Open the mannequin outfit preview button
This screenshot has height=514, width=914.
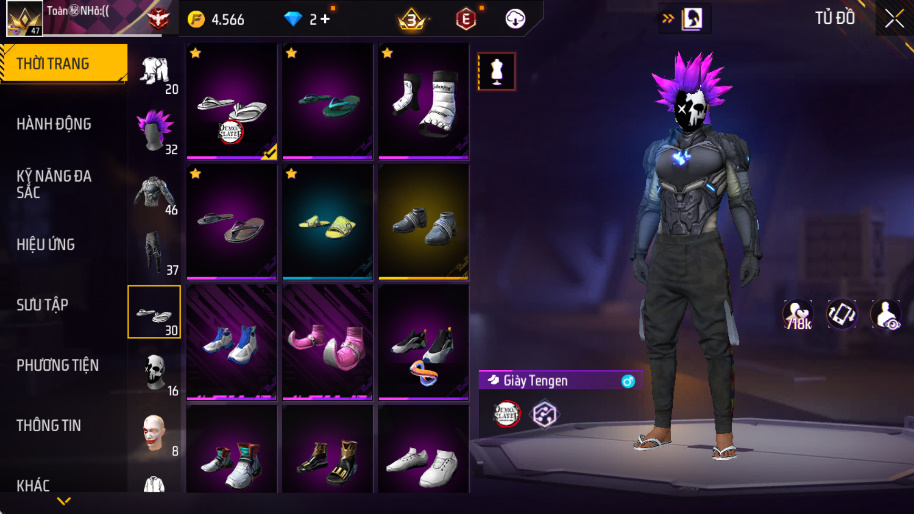coord(497,71)
